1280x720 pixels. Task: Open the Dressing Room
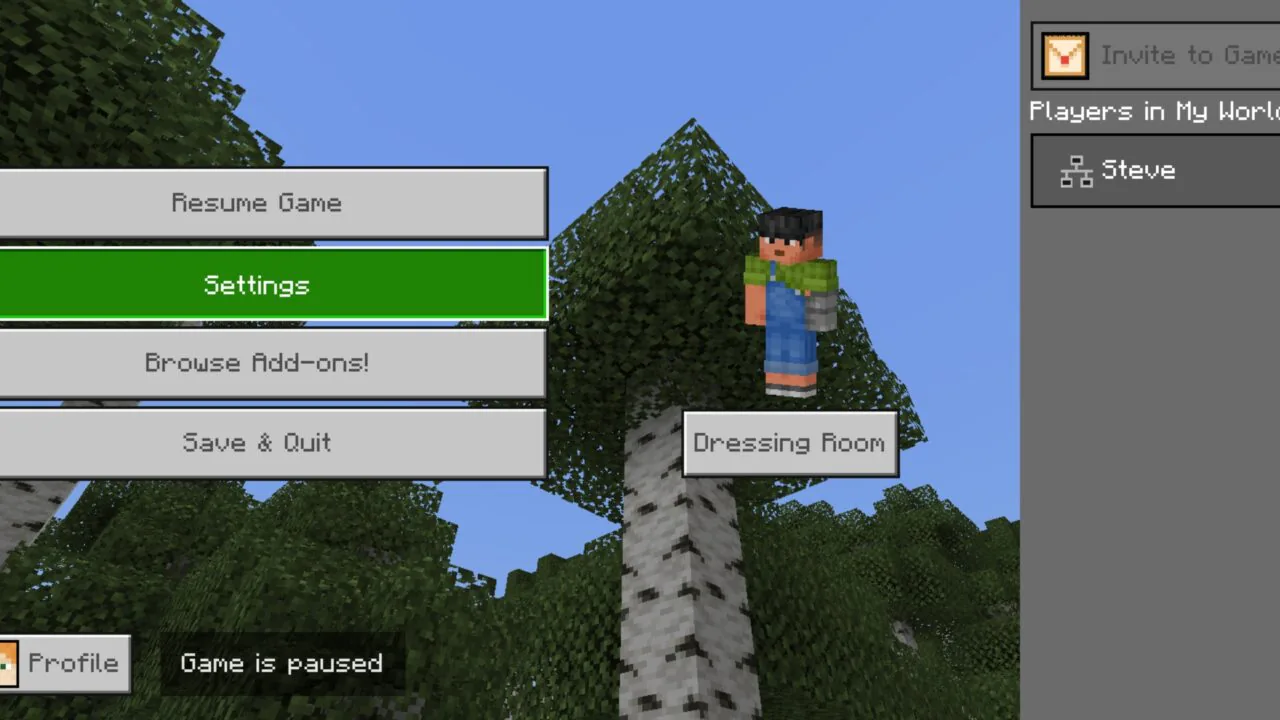click(790, 443)
